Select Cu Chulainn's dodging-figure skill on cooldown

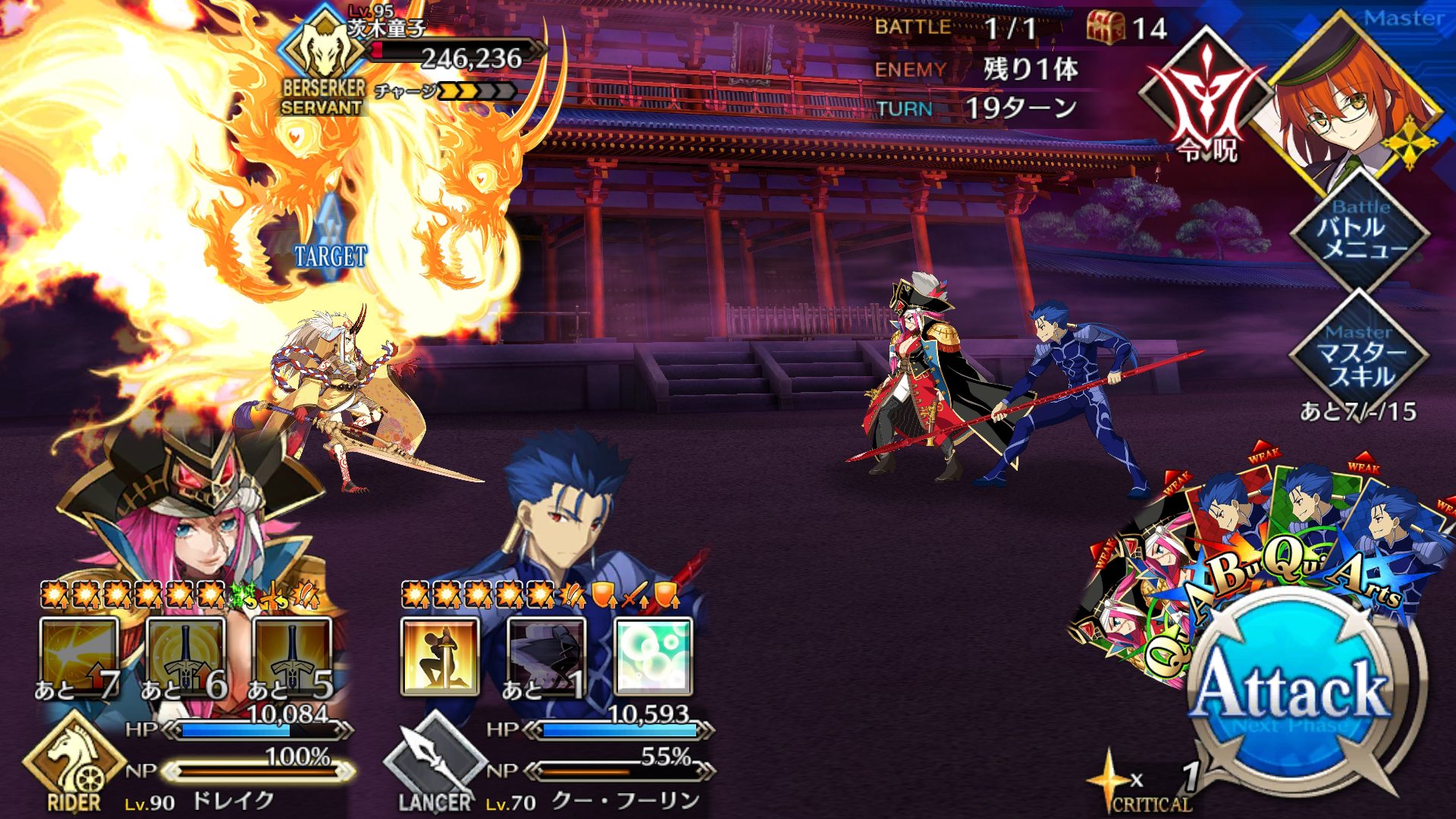tap(546, 657)
